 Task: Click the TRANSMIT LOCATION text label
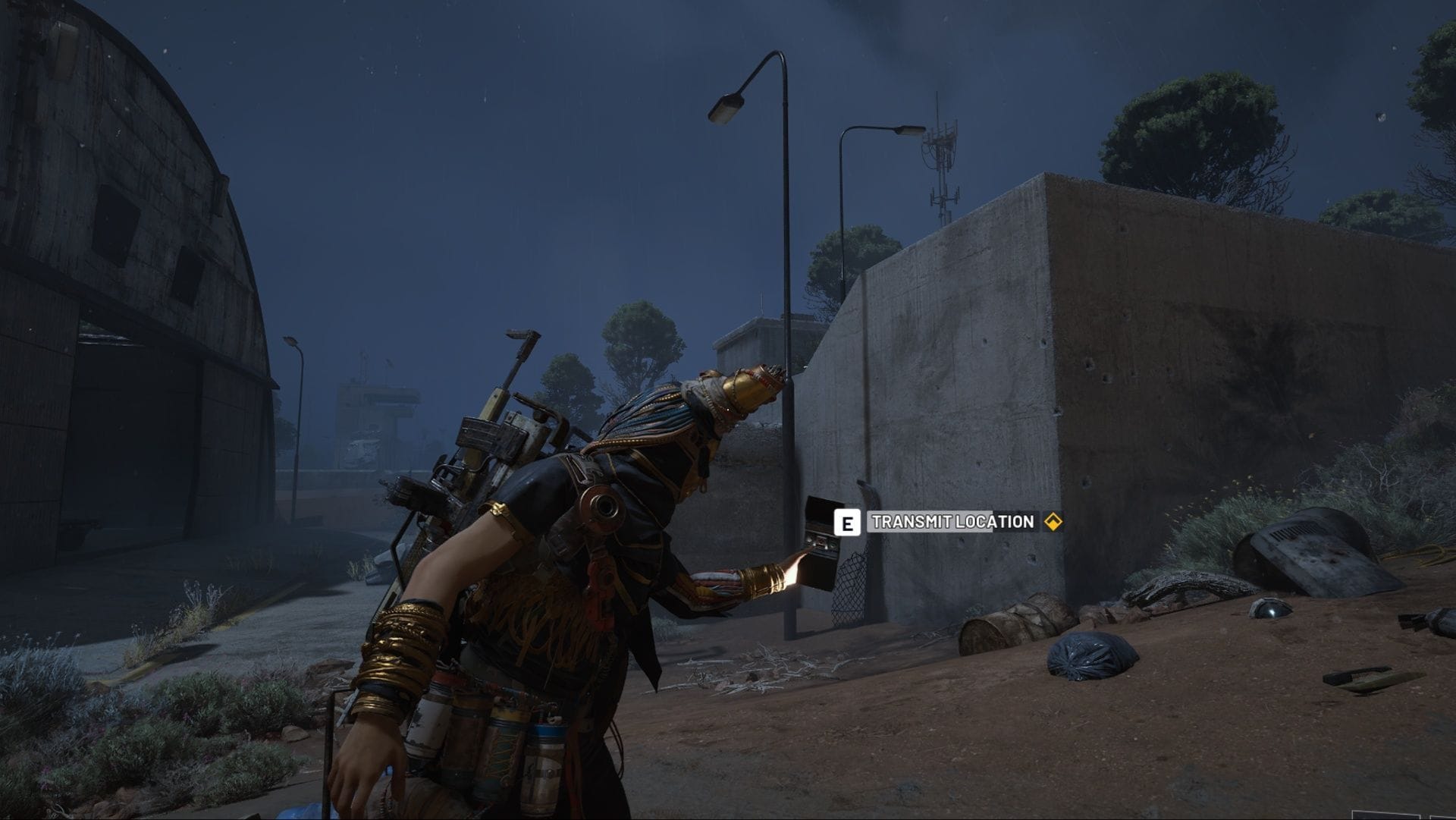click(x=952, y=521)
